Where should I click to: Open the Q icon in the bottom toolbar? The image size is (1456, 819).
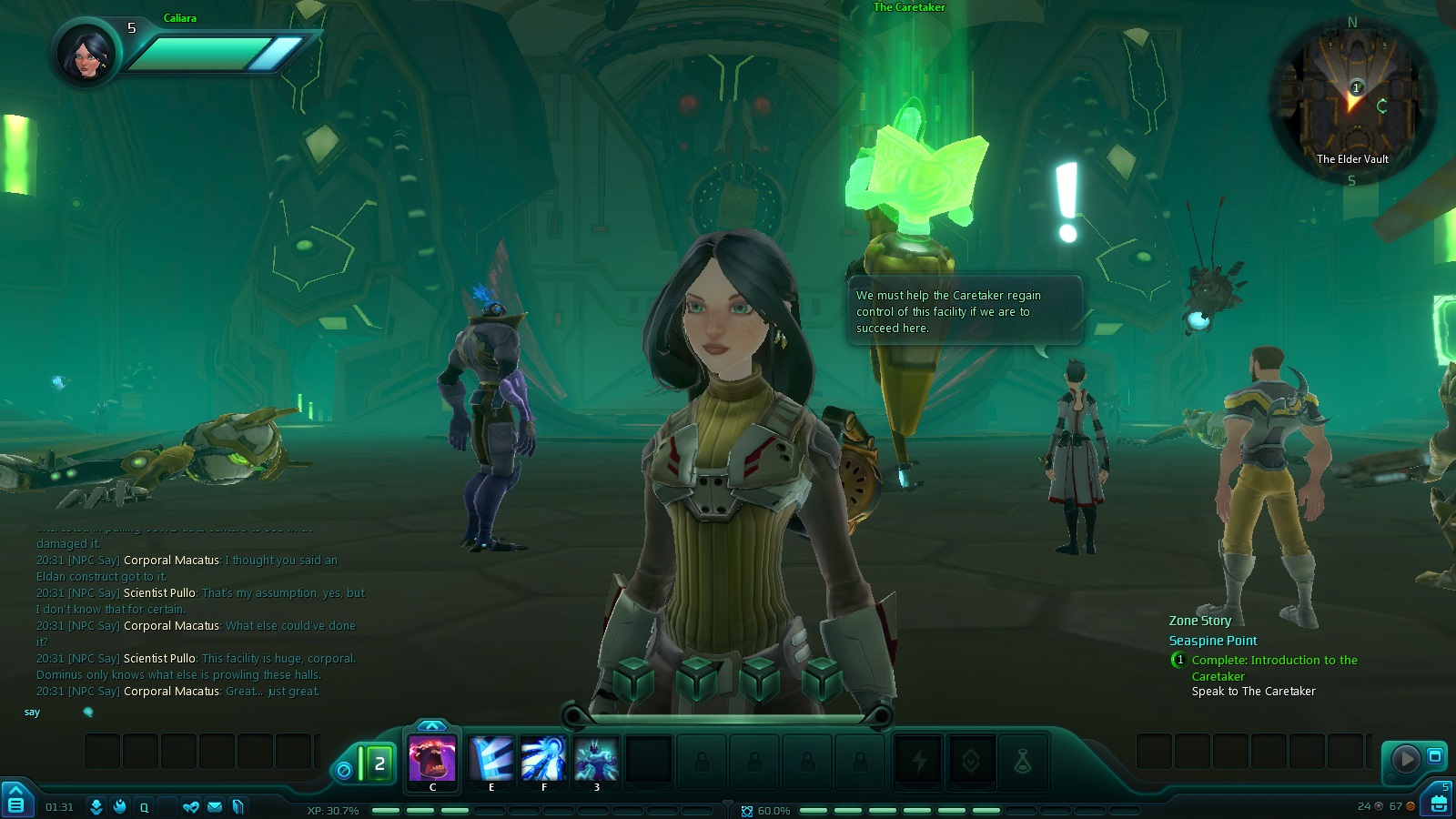144,806
